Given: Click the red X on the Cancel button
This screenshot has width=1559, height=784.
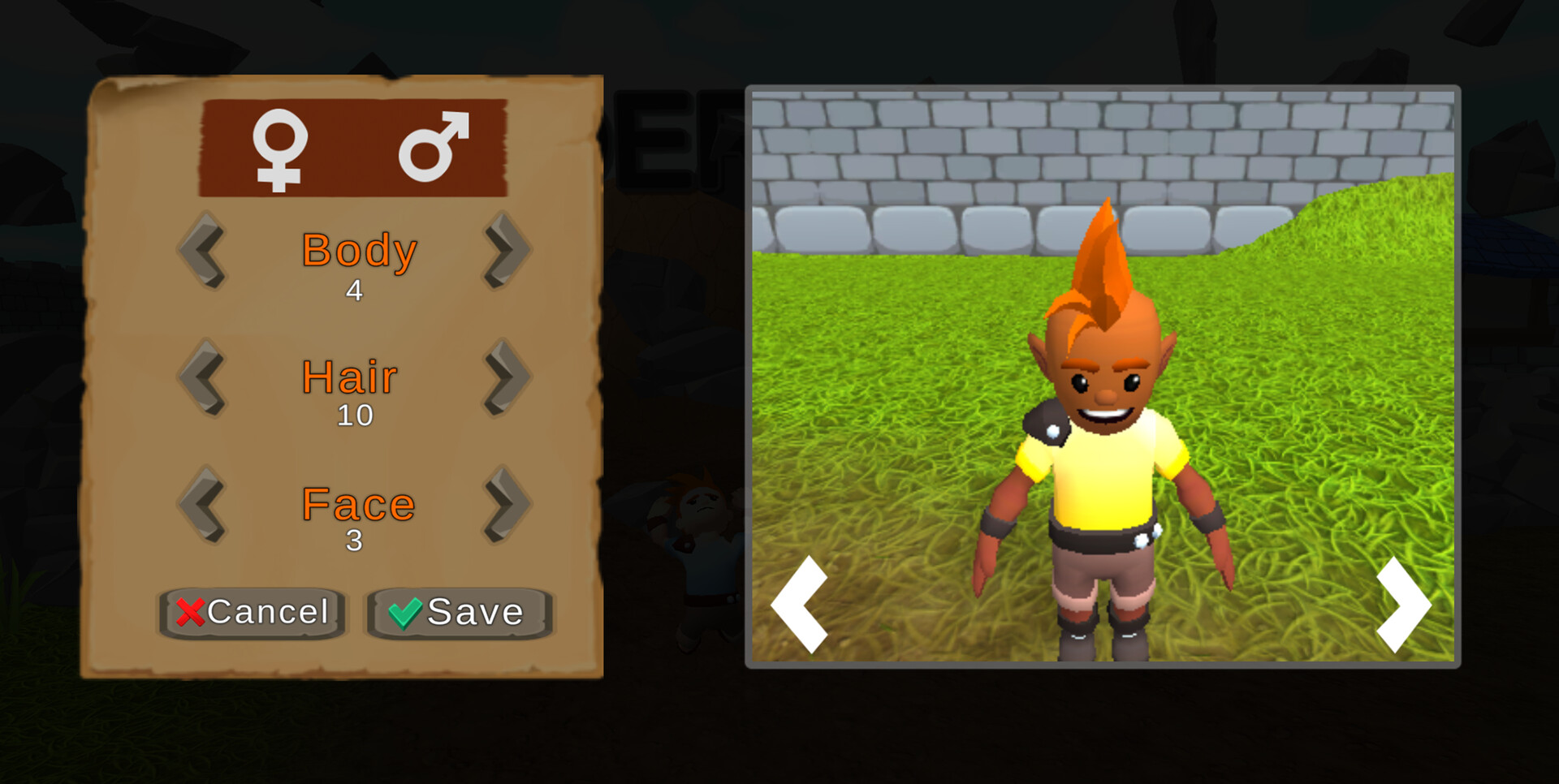Looking at the screenshot, I should [x=189, y=614].
